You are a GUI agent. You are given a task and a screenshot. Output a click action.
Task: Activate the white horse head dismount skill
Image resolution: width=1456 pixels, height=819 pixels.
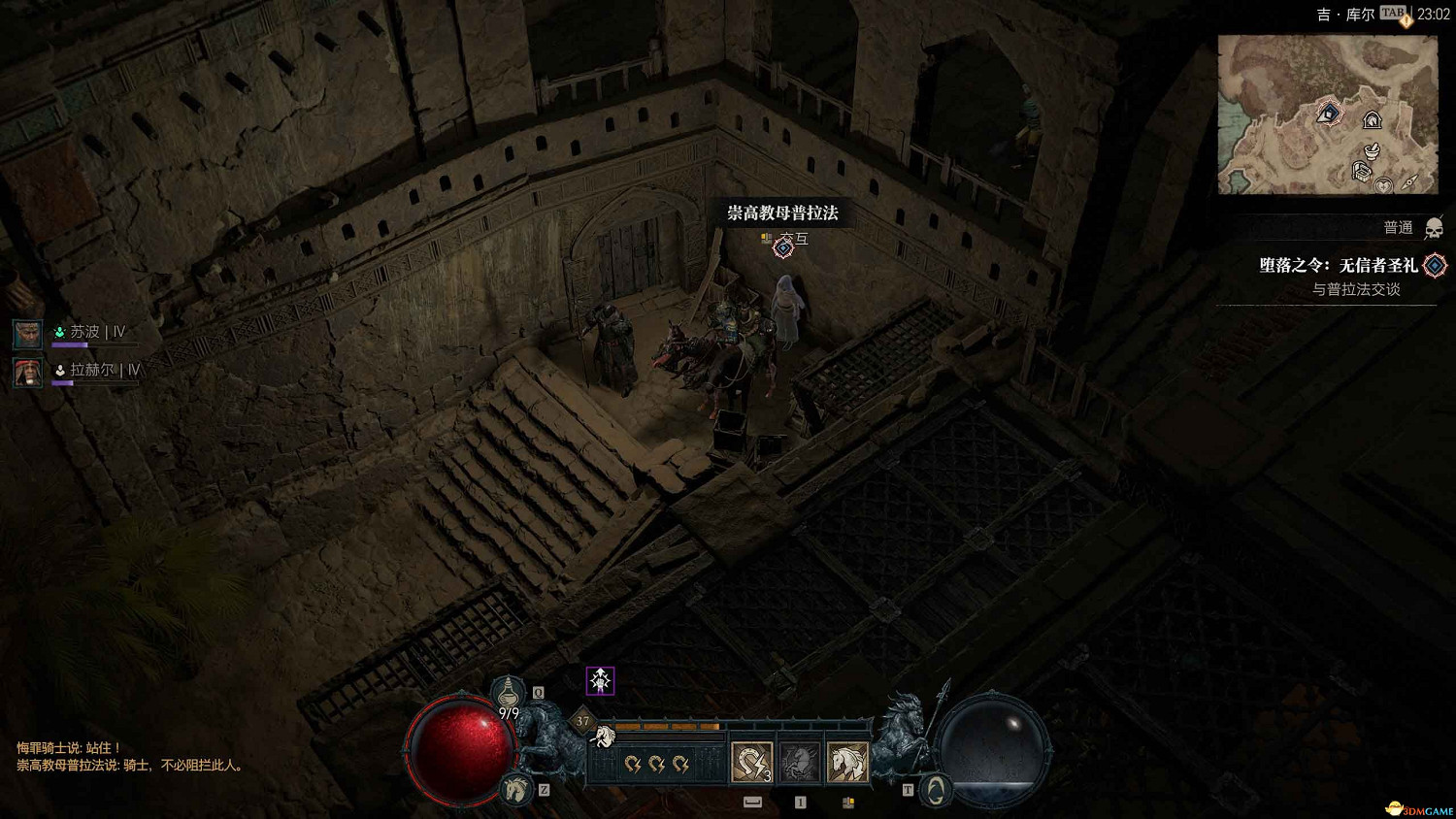pos(847,762)
